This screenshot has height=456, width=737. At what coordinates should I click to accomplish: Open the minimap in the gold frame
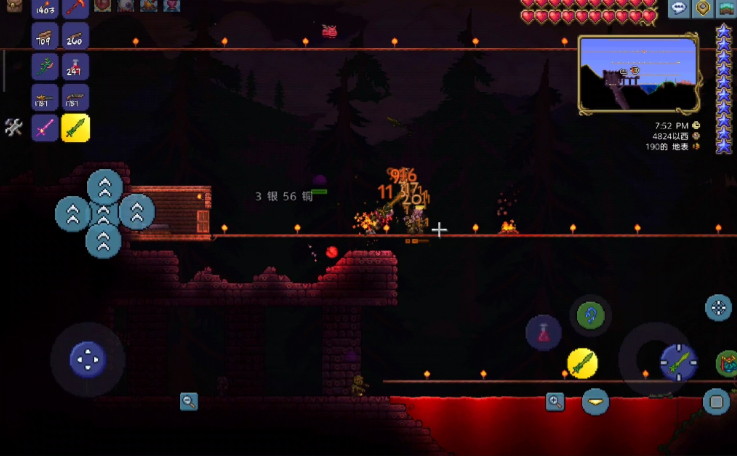click(x=639, y=75)
